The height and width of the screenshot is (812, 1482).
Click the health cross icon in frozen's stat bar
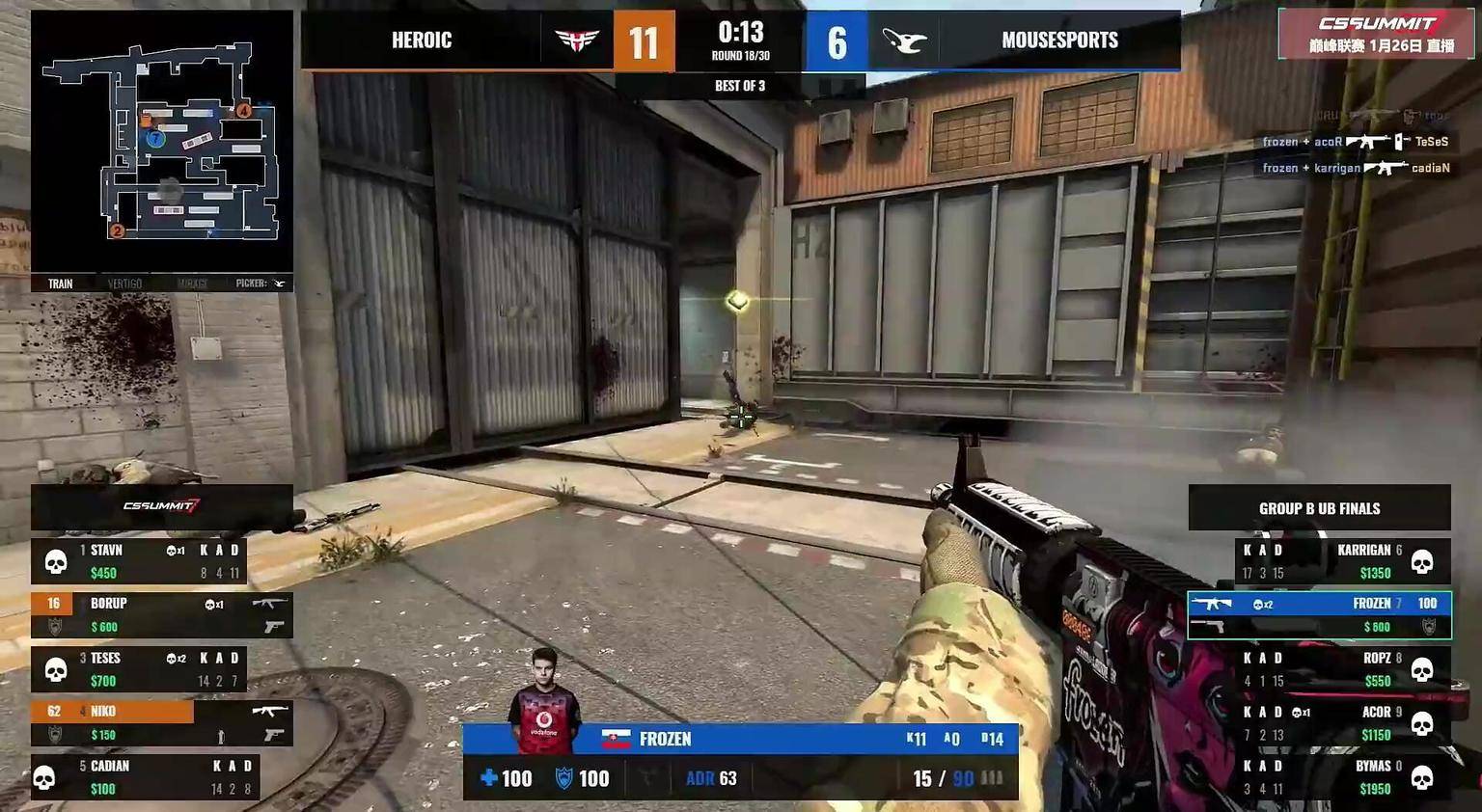tap(487, 777)
